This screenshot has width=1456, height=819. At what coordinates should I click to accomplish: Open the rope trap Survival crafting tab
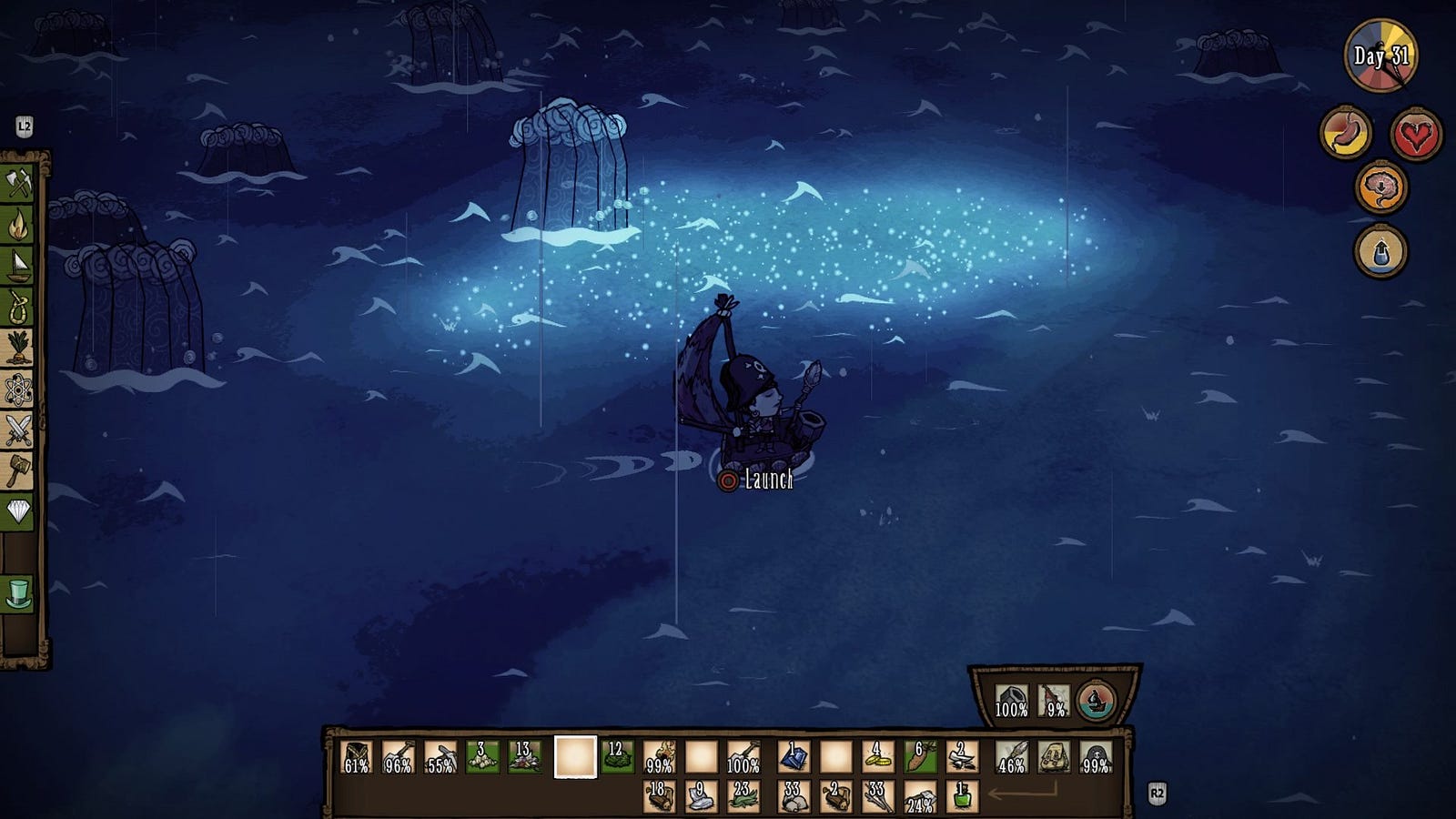point(18,307)
